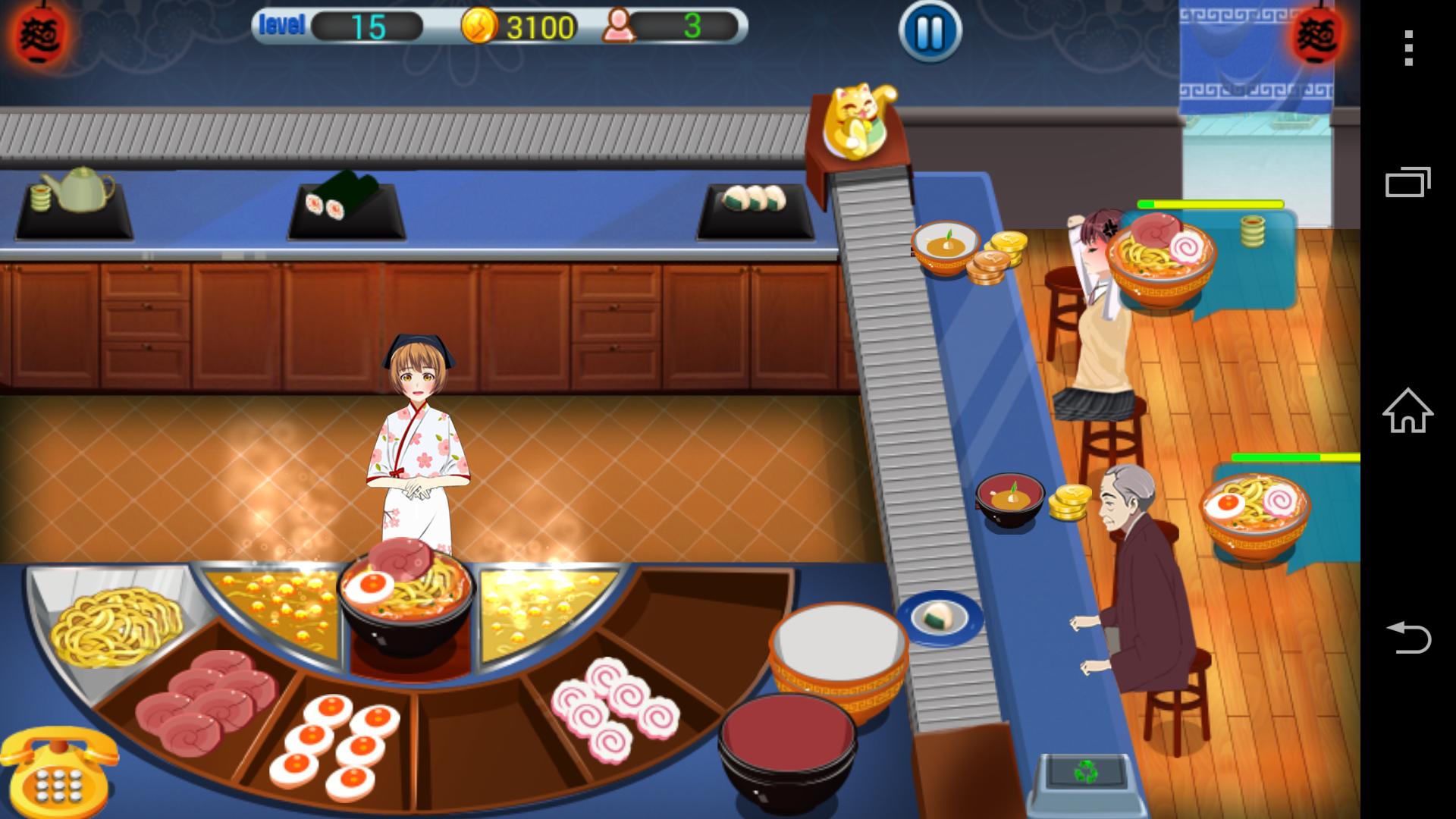Pause the game with the blue button
This screenshot has height=819, width=1456.
930,32
